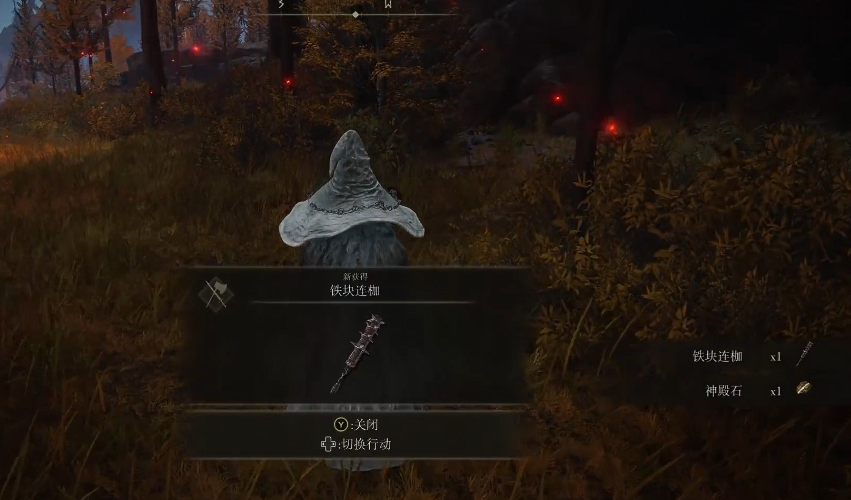
Task: Click the crossed weapons category icon
Action: [x=215, y=293]
